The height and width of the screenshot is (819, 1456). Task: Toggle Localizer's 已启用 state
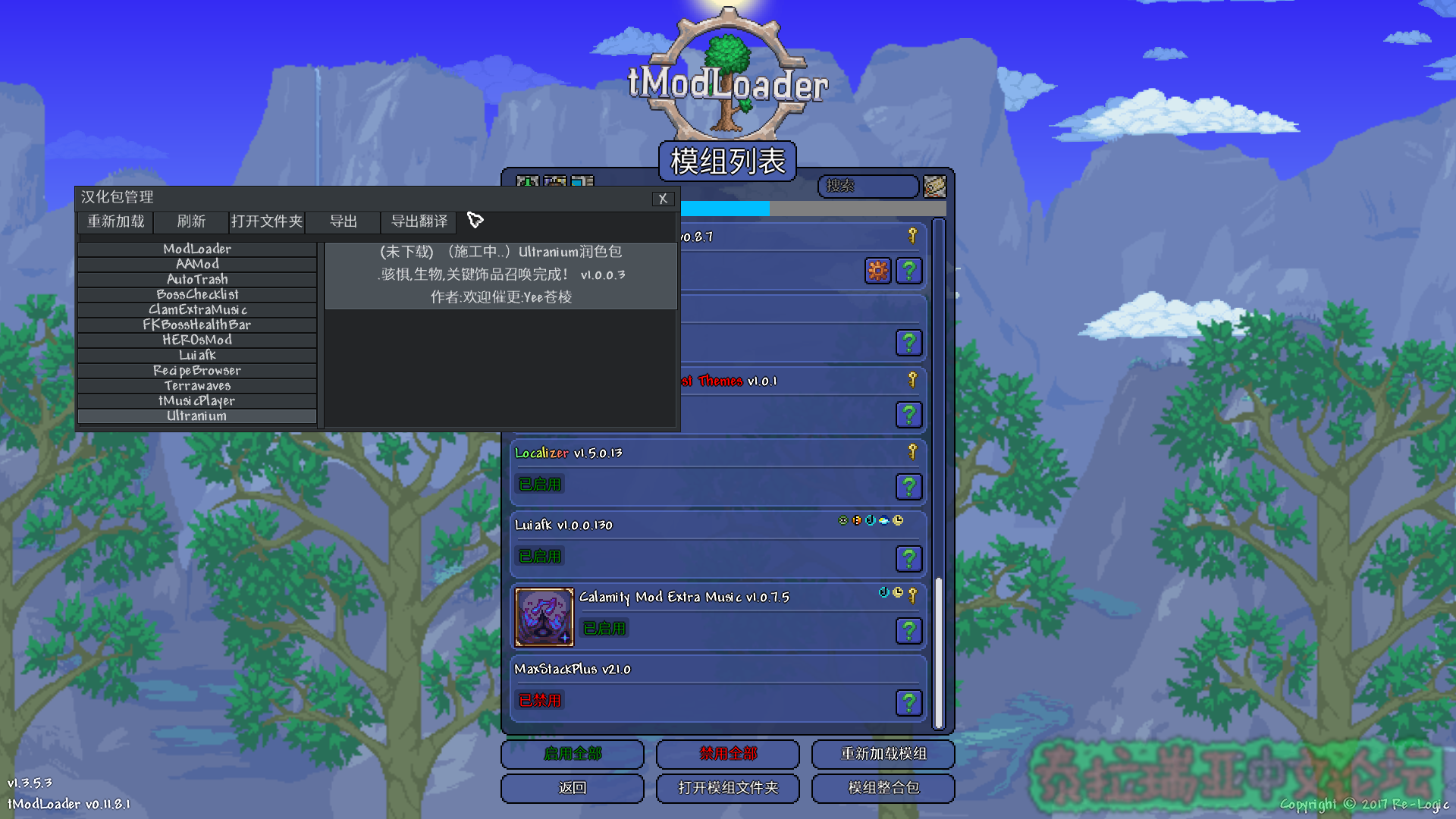click(540, 485)
